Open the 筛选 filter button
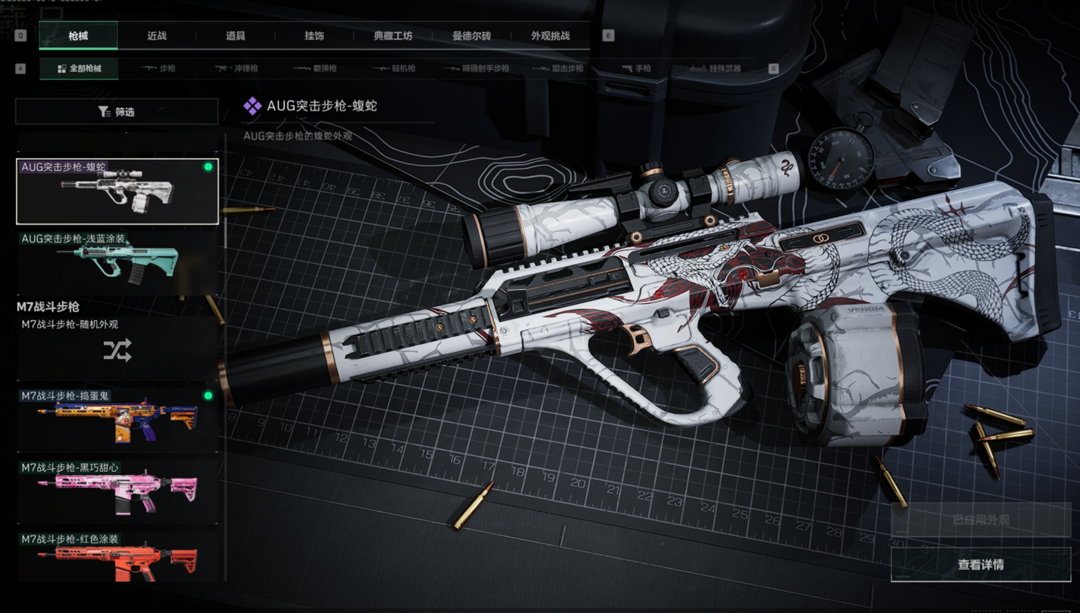 tap(117, 112)
